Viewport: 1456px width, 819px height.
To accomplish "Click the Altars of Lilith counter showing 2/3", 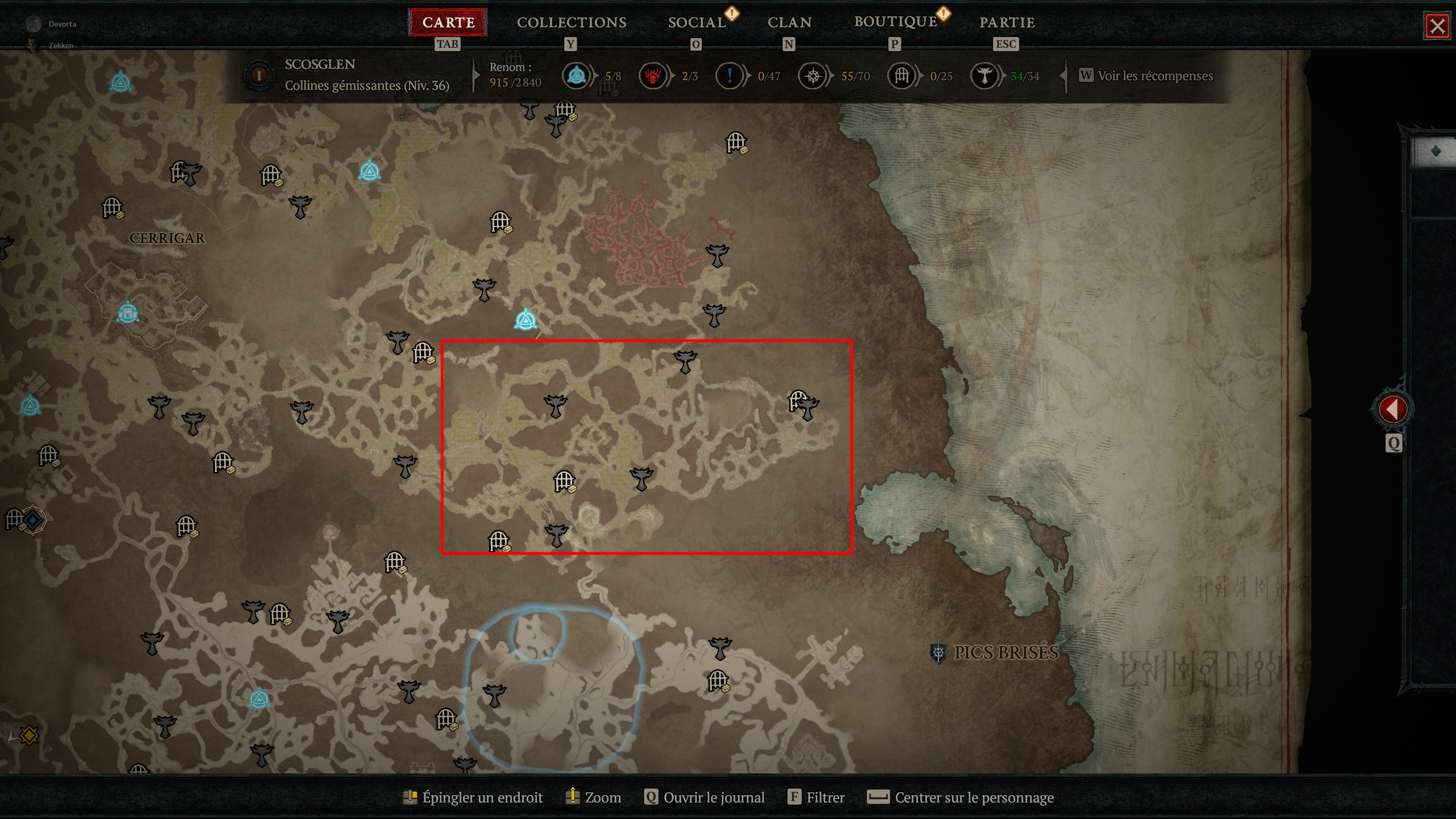I will (x=654, y=76).
